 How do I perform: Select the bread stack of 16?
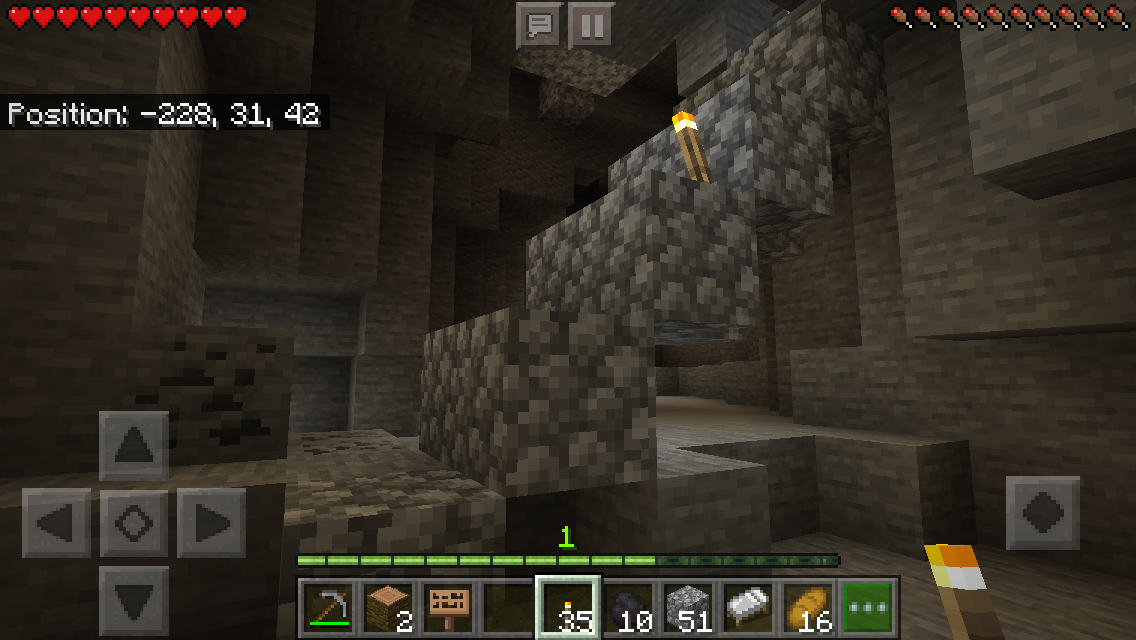(x=809, y=607)
